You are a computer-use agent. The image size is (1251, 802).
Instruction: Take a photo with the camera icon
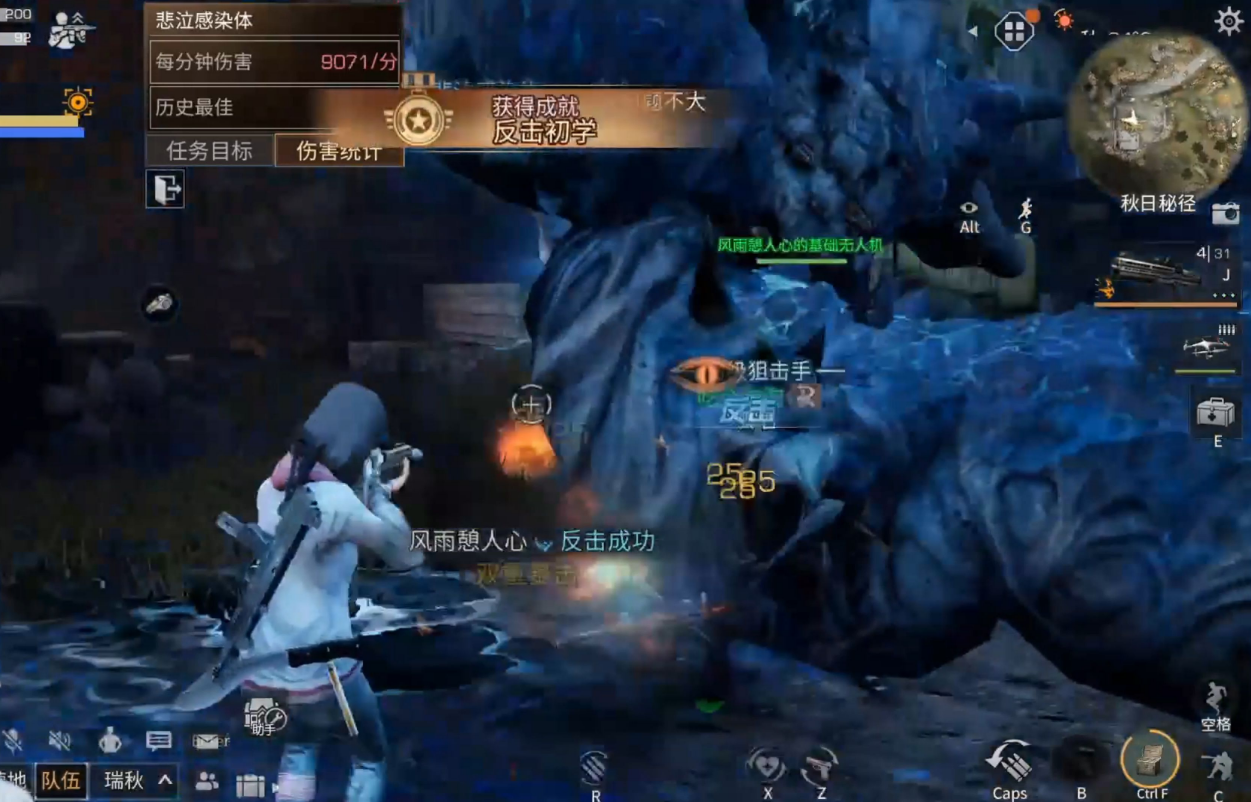point(1225,213)
